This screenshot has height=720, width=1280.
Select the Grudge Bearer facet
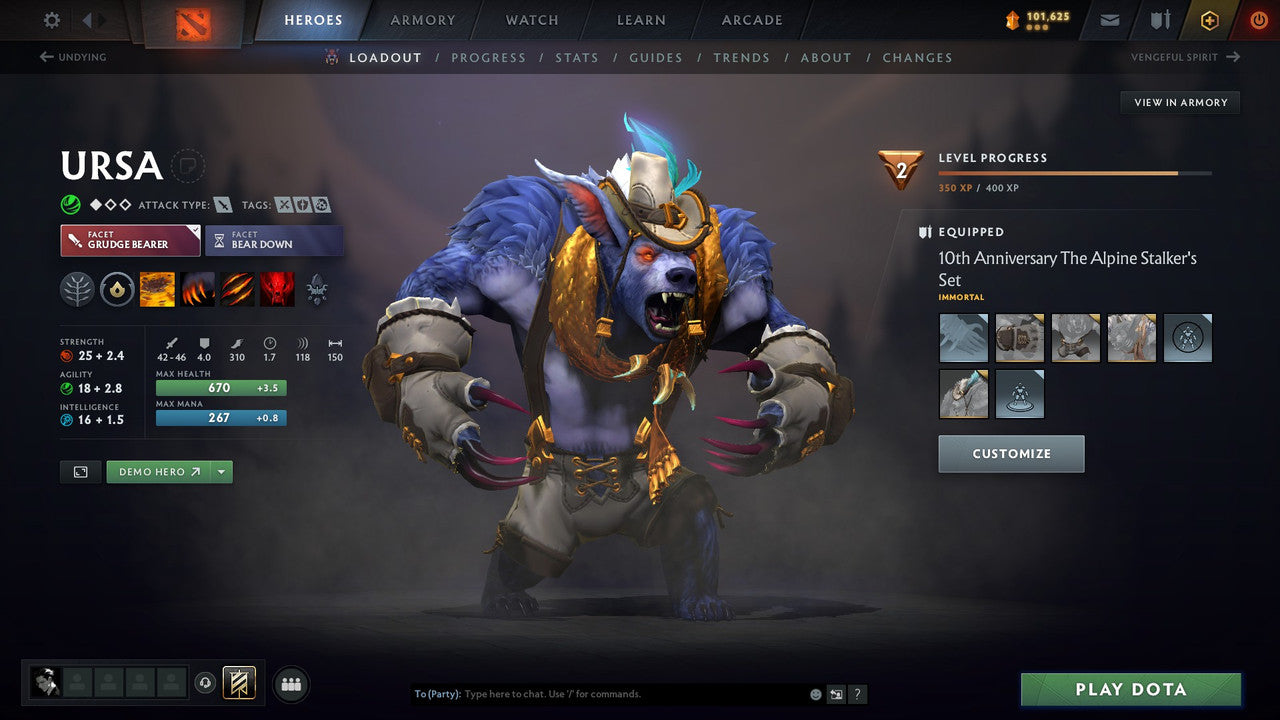coord(129,240)
